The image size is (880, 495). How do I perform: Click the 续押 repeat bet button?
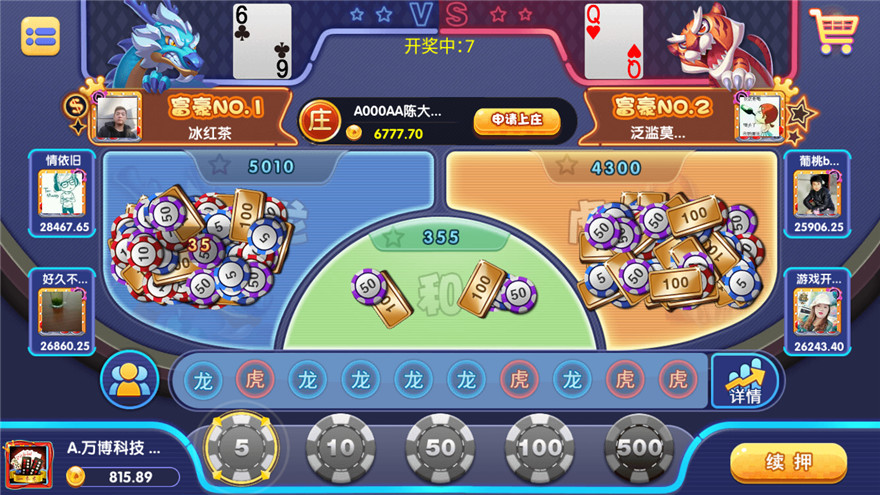(x=788, y=463)
